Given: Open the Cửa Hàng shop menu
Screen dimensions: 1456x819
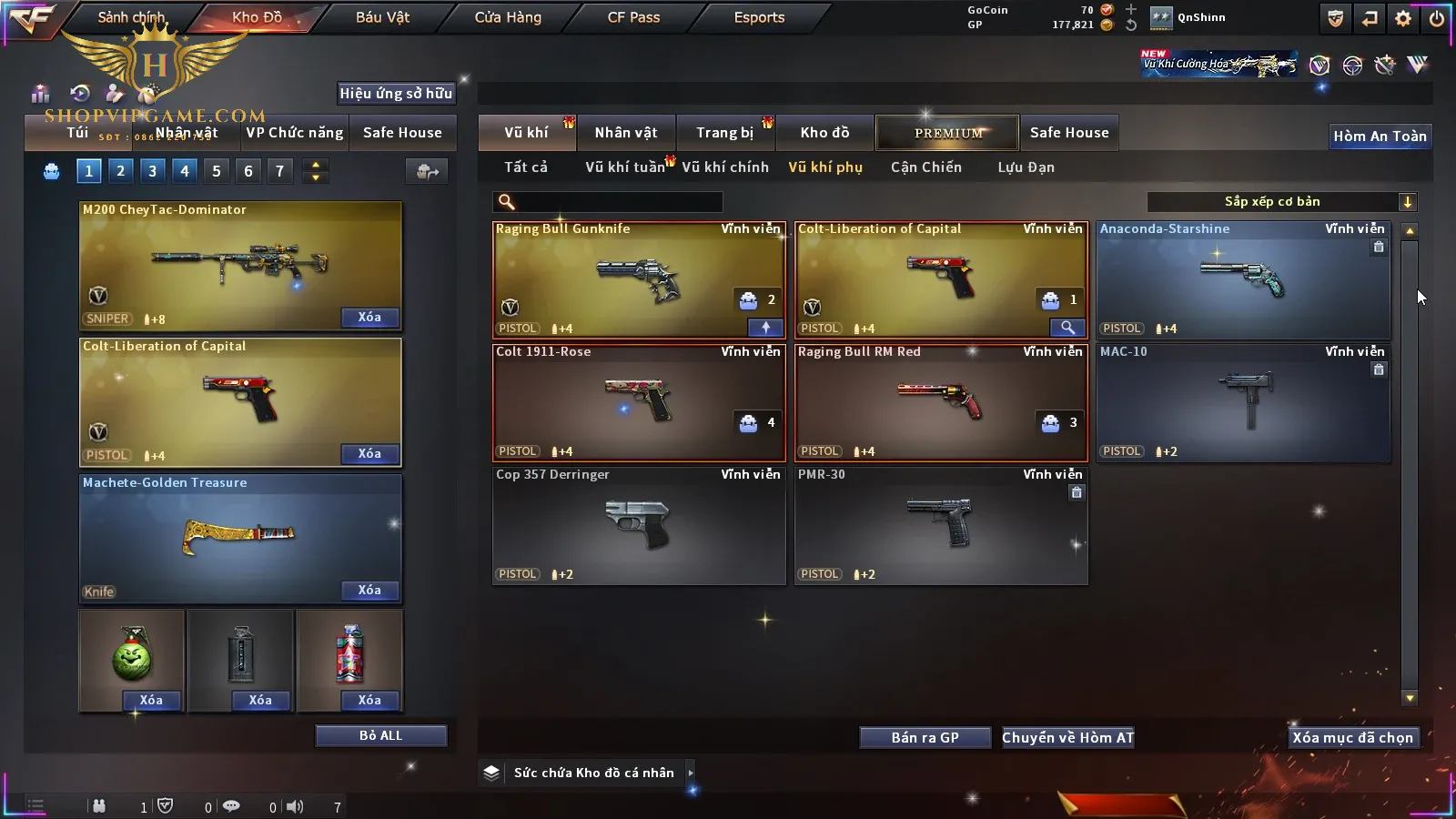Looking at the screenshot, I should tap(508, 17).
